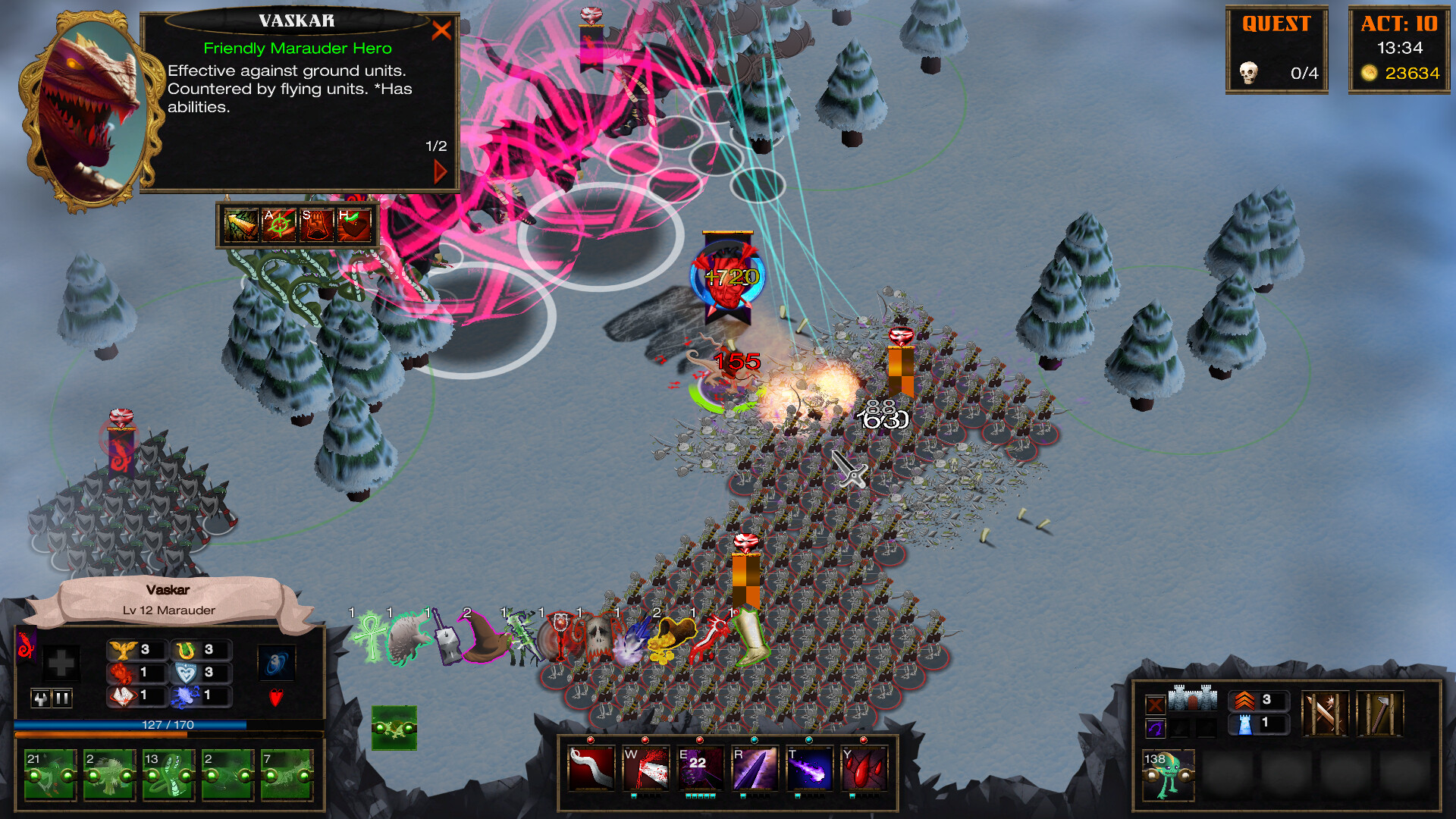This screenshot has width=1456, height=819.
Task: Click the A attack command icon above the battlefield
Action: (x=278, y=224)
